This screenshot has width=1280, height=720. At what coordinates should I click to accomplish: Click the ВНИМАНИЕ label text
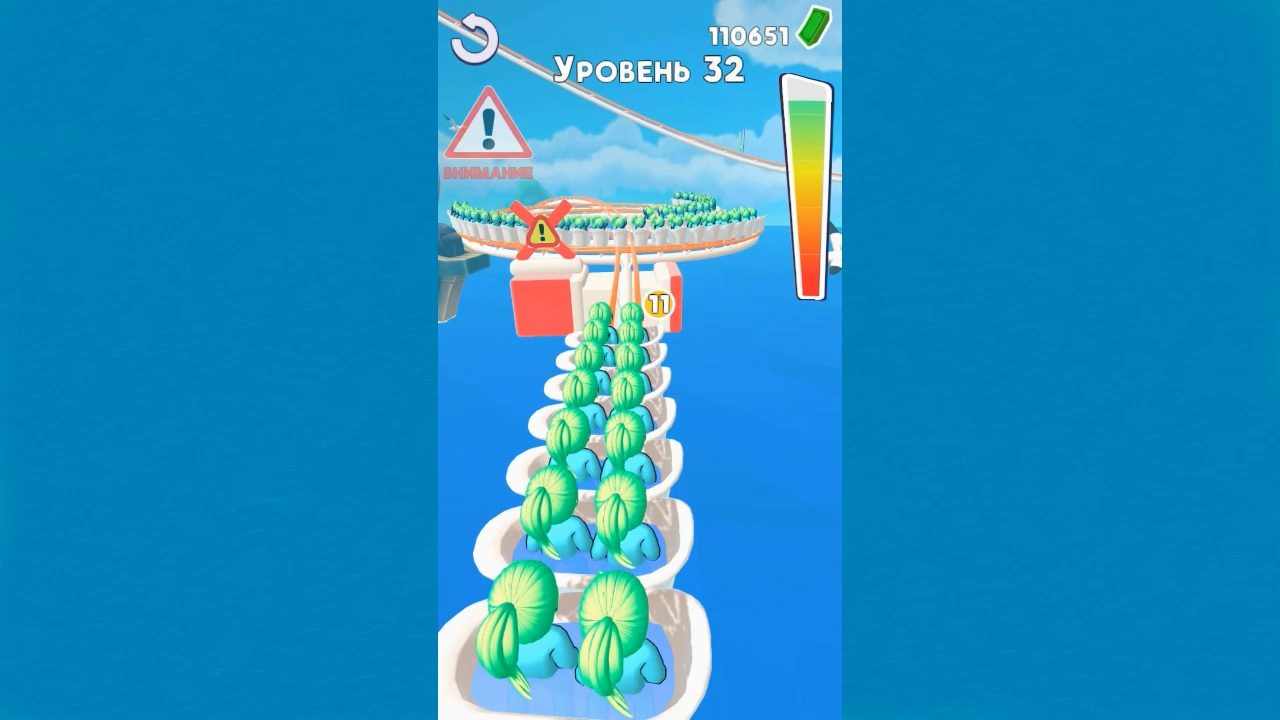489,172
